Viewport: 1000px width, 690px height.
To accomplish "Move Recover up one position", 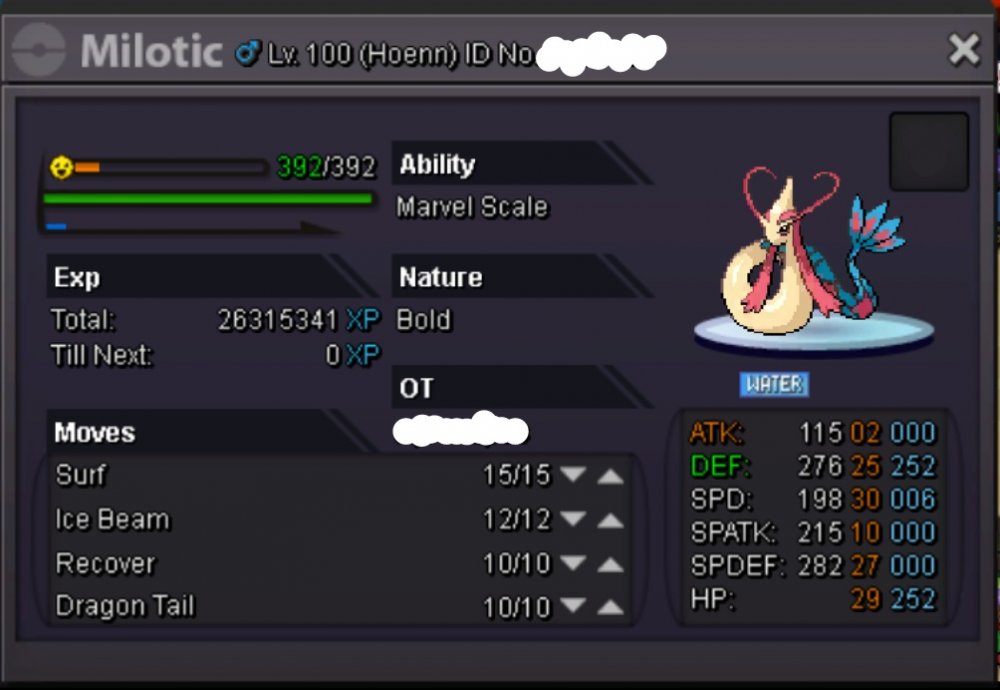I will tap(610, 565).
